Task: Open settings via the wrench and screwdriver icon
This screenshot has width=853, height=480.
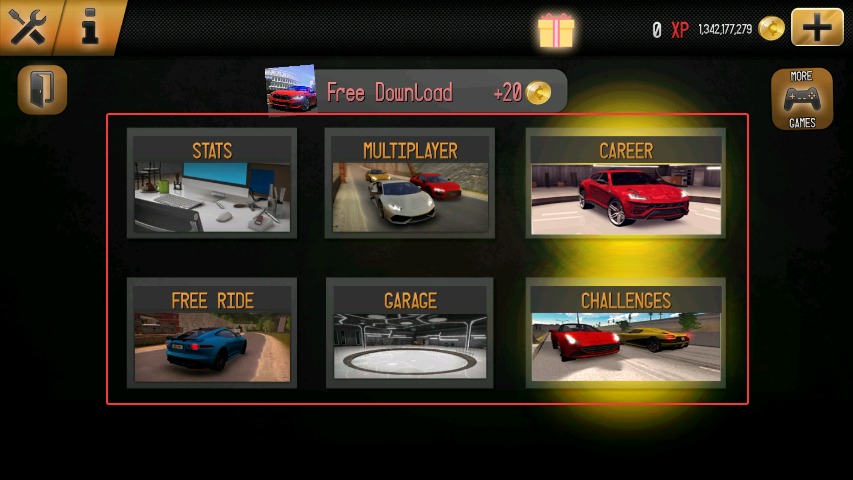Action: coord(28,27)
